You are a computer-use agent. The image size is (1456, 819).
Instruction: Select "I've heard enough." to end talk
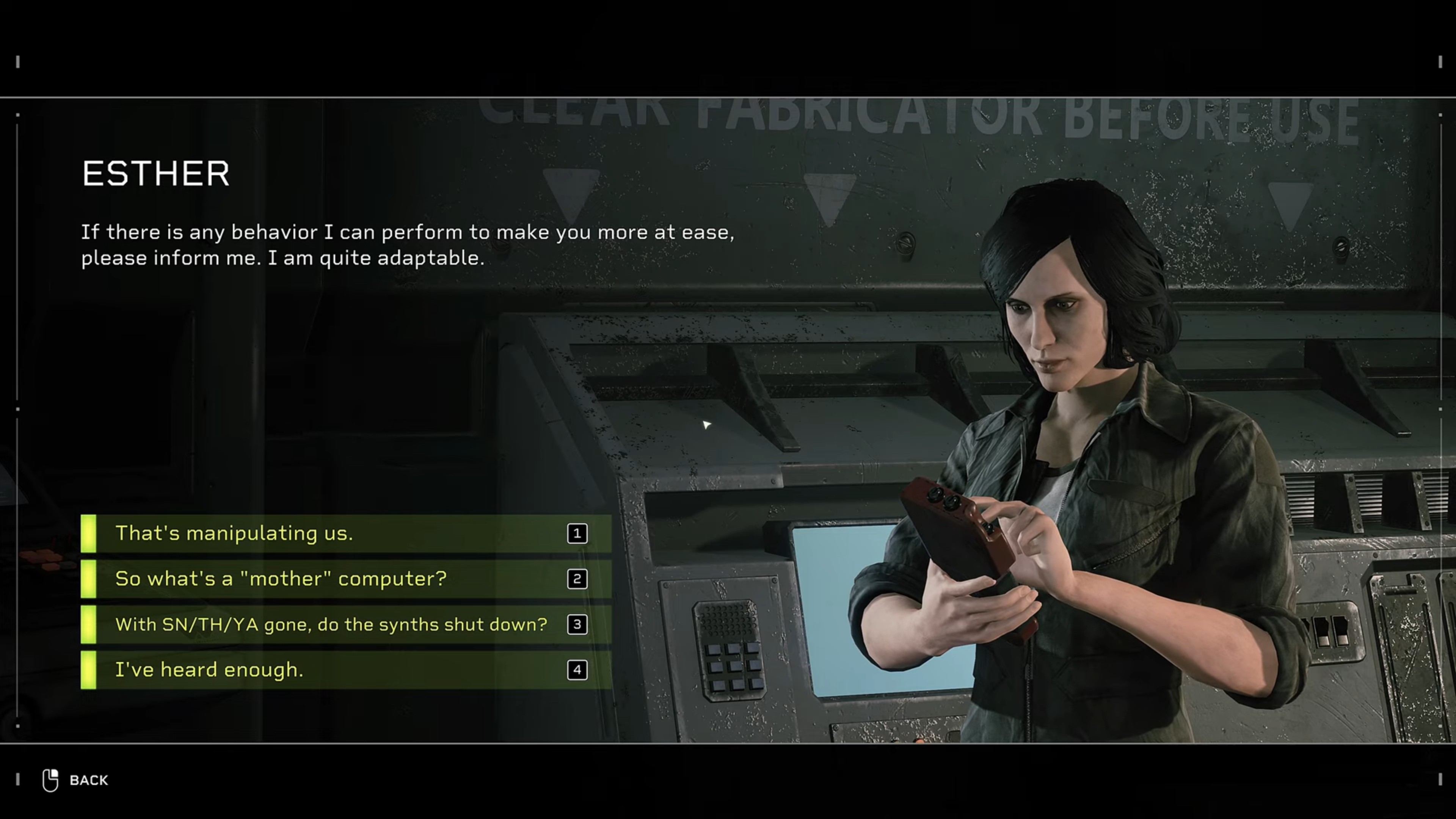click(x=346, y=670)
